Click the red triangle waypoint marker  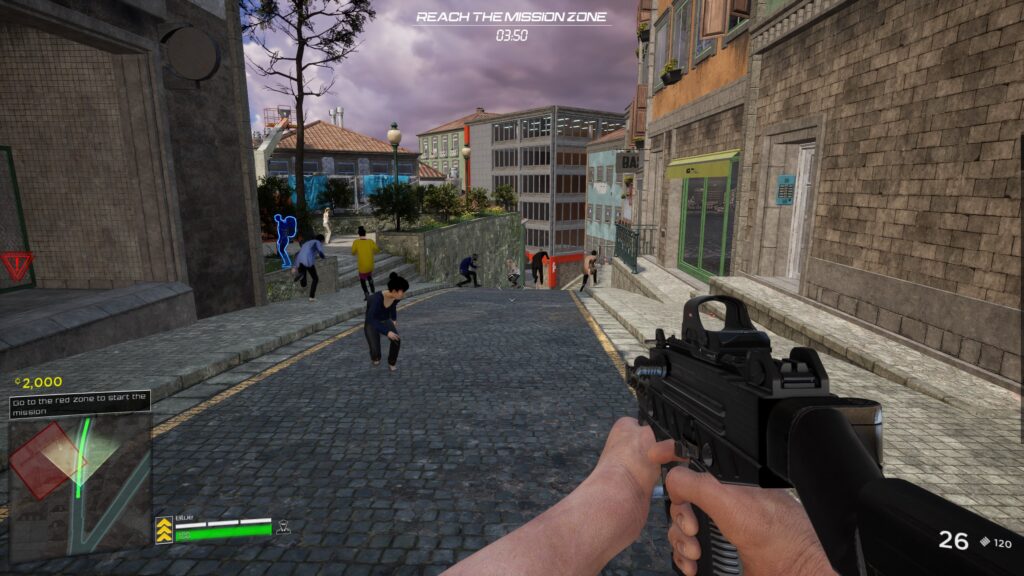(x=16, y=265)
